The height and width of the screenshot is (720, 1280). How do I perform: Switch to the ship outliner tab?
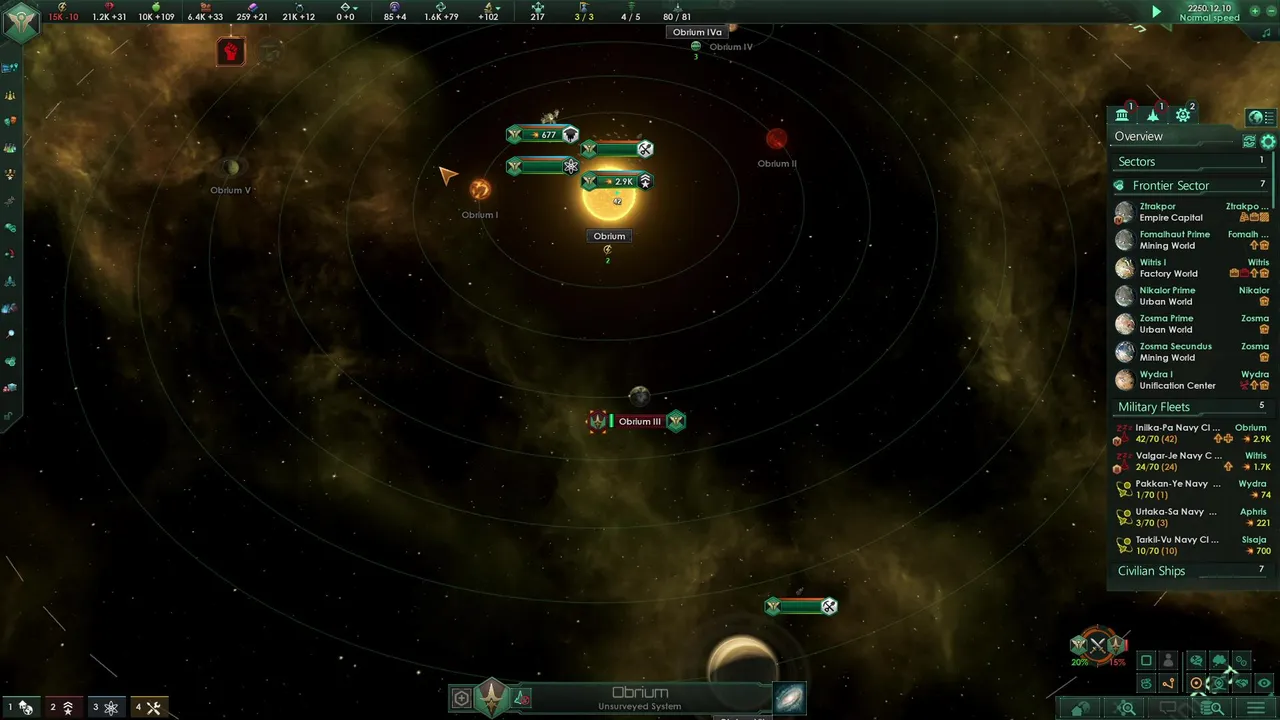(x=1153, y=115)
